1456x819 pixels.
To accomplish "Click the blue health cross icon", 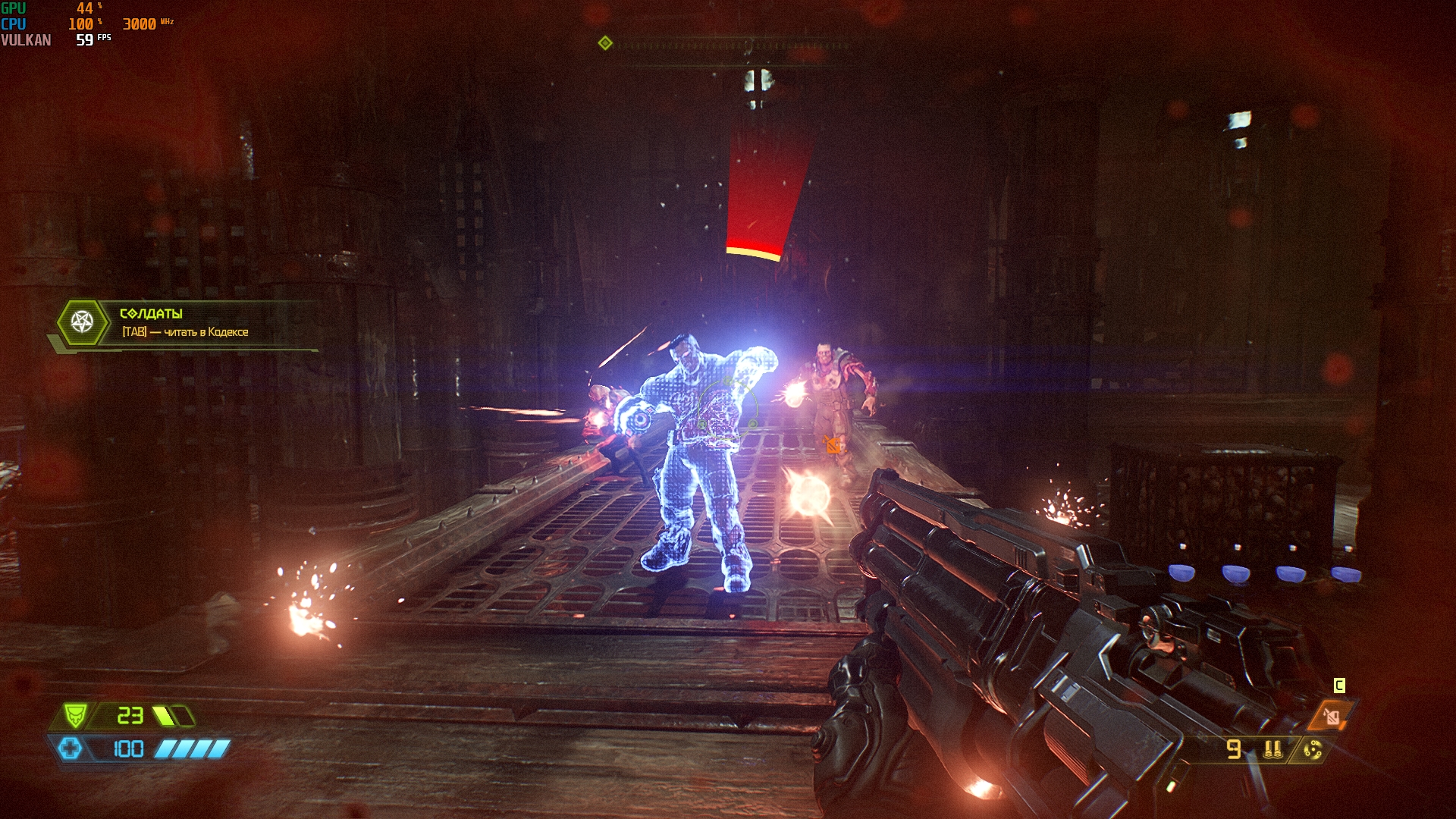I will [70, 749].
